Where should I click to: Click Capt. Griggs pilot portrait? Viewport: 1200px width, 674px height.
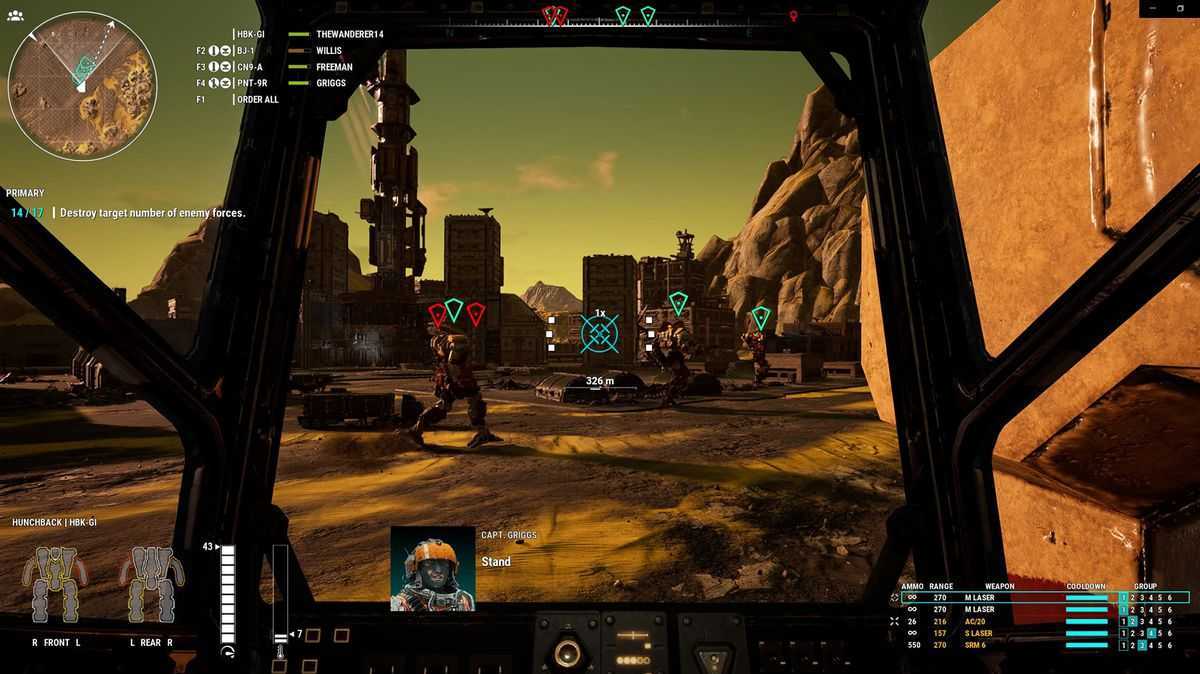432,568
